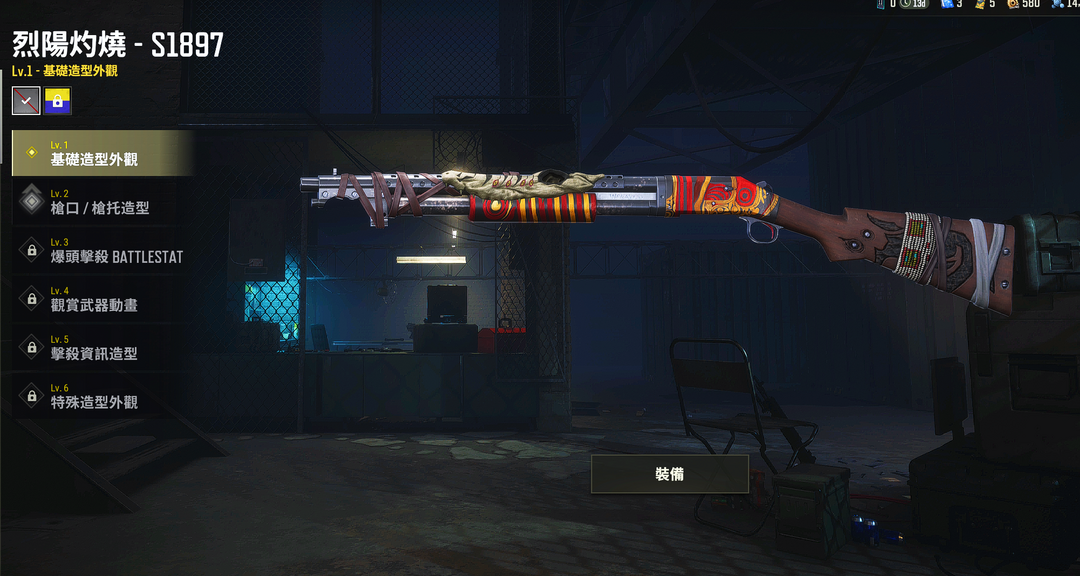Screen dimensions: 1080x576
Task: Pick the locked yellow-and-blue color swatch
Action: (57, 100)
